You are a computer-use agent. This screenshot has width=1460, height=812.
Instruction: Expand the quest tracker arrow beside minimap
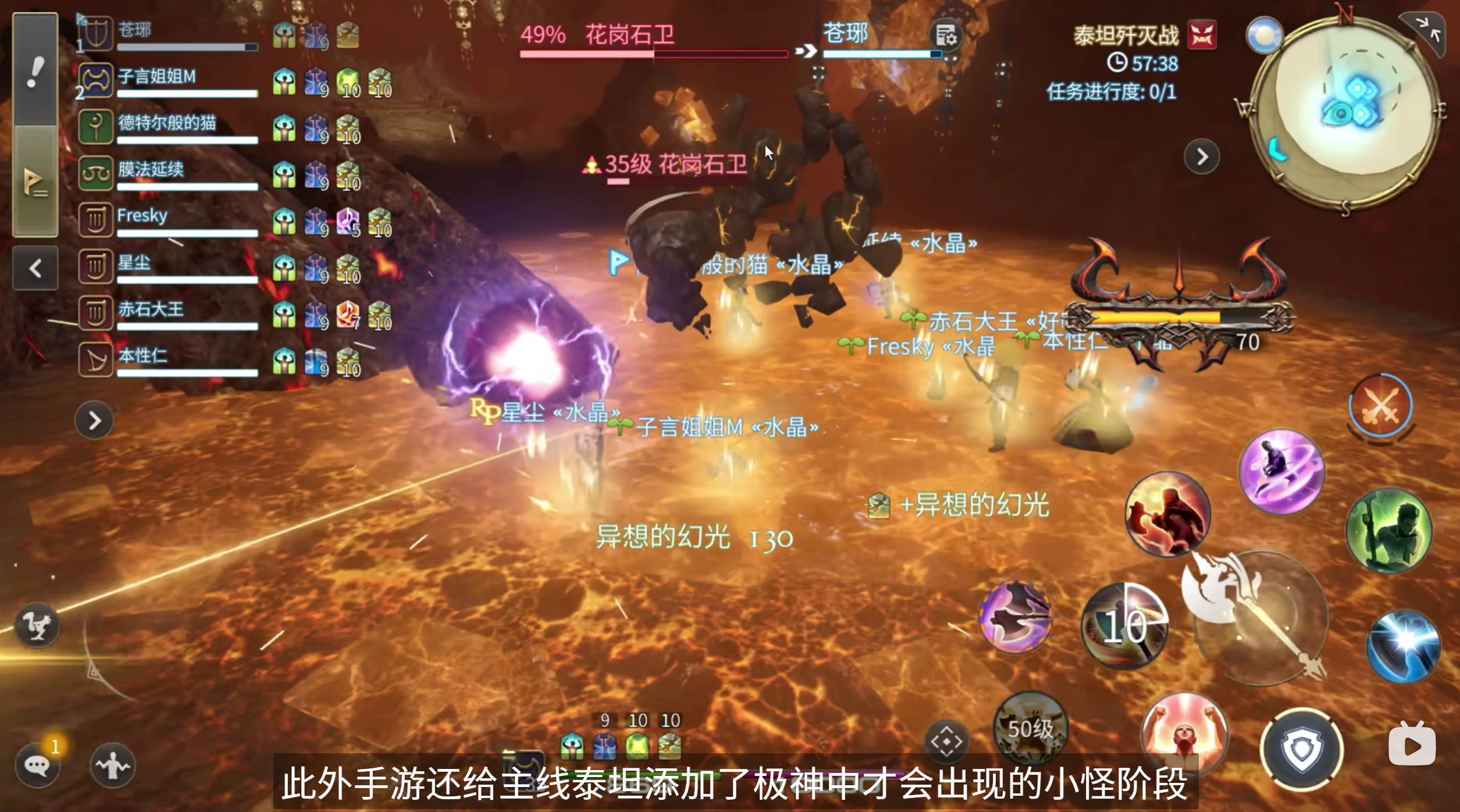point(1202,156)
